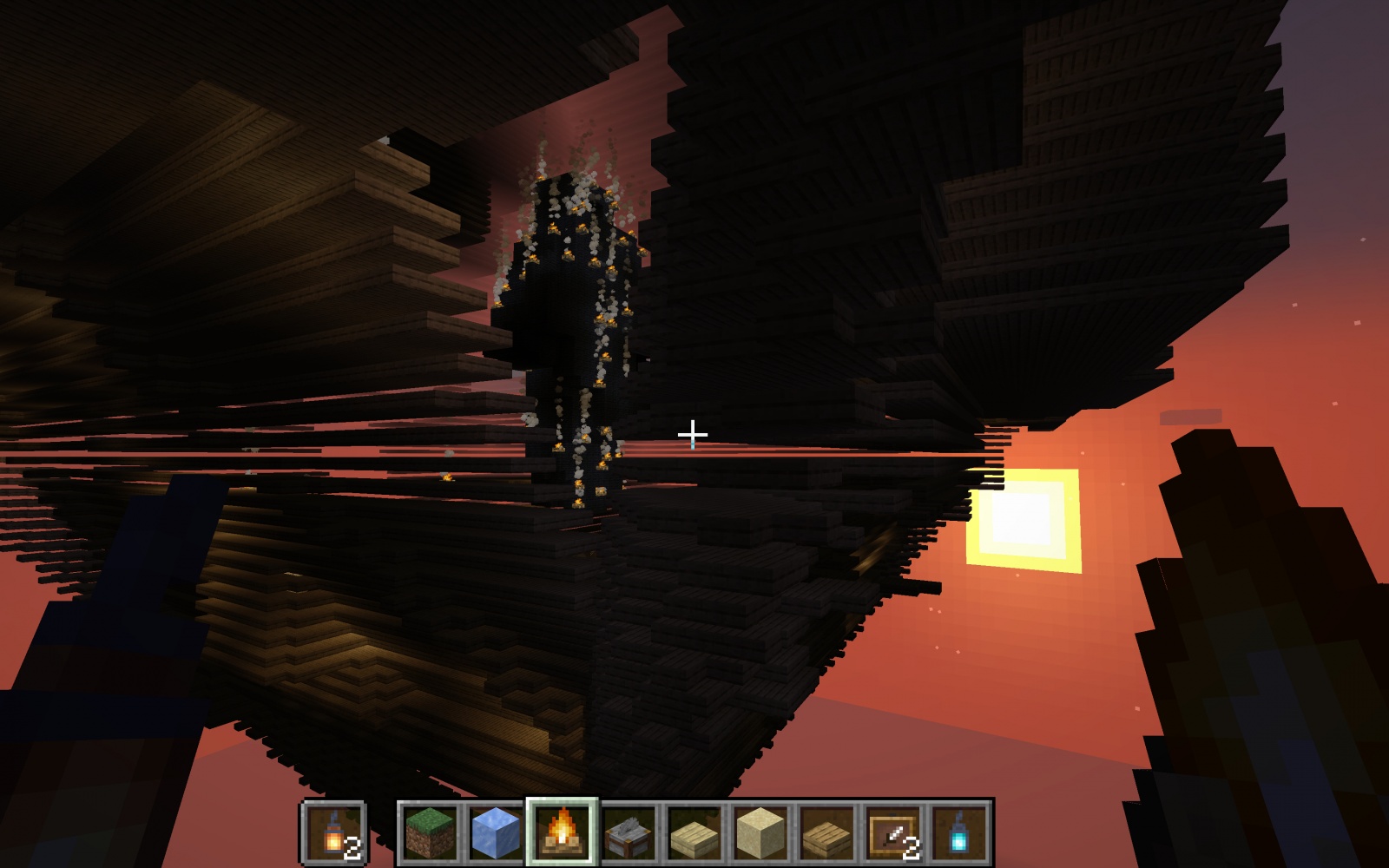The width and height of the screenshot is (1389, 868).
Task: Switch to the stonecutter slot
Action: coord(629,832)
